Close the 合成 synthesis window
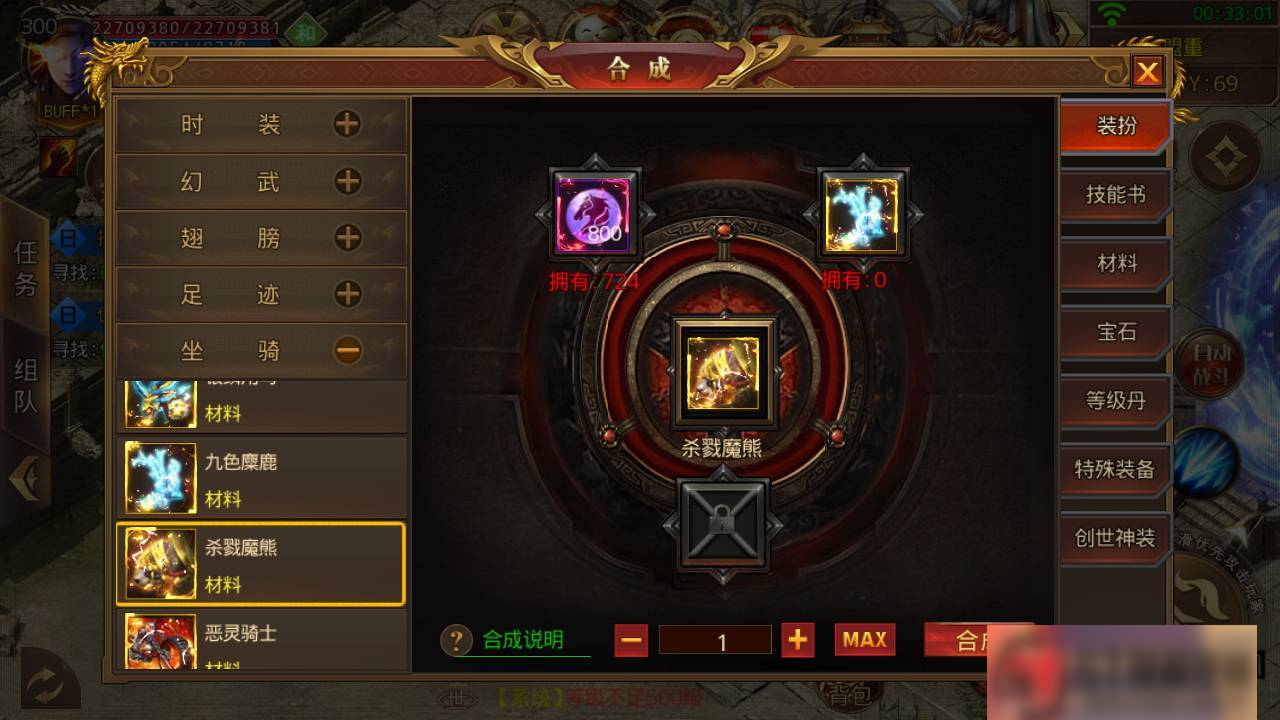The height and width of the screenshot is (720, 1280). coord(1147,72)
